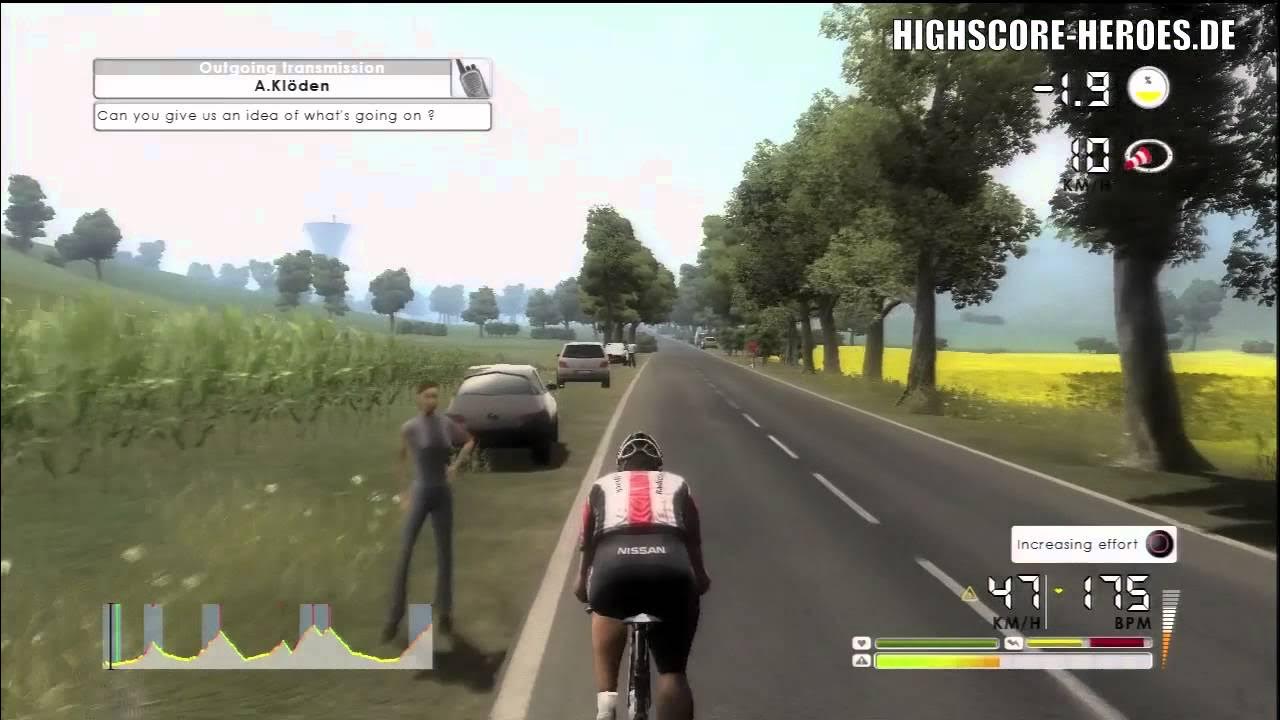The image size is (1280, 720).
Task: Toggle the heart-rate zone bar
Action: (x=1085, y=643)
